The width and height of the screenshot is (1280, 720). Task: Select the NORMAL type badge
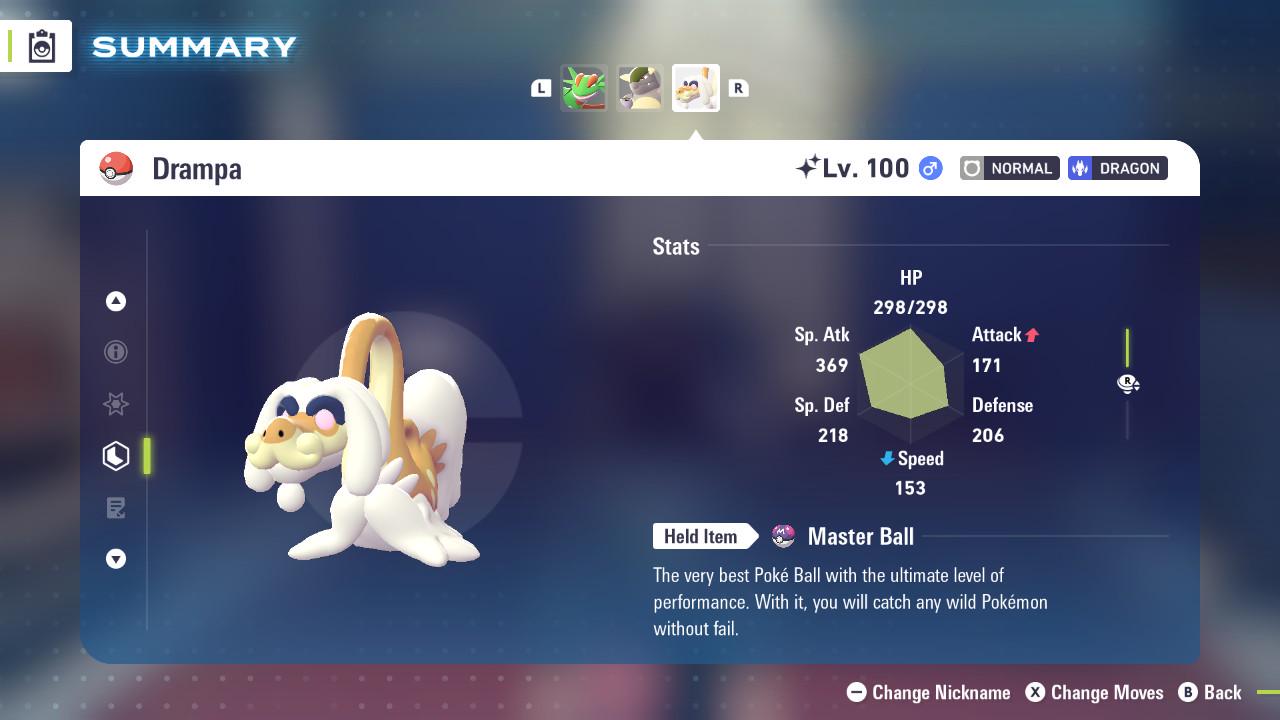1009,168
